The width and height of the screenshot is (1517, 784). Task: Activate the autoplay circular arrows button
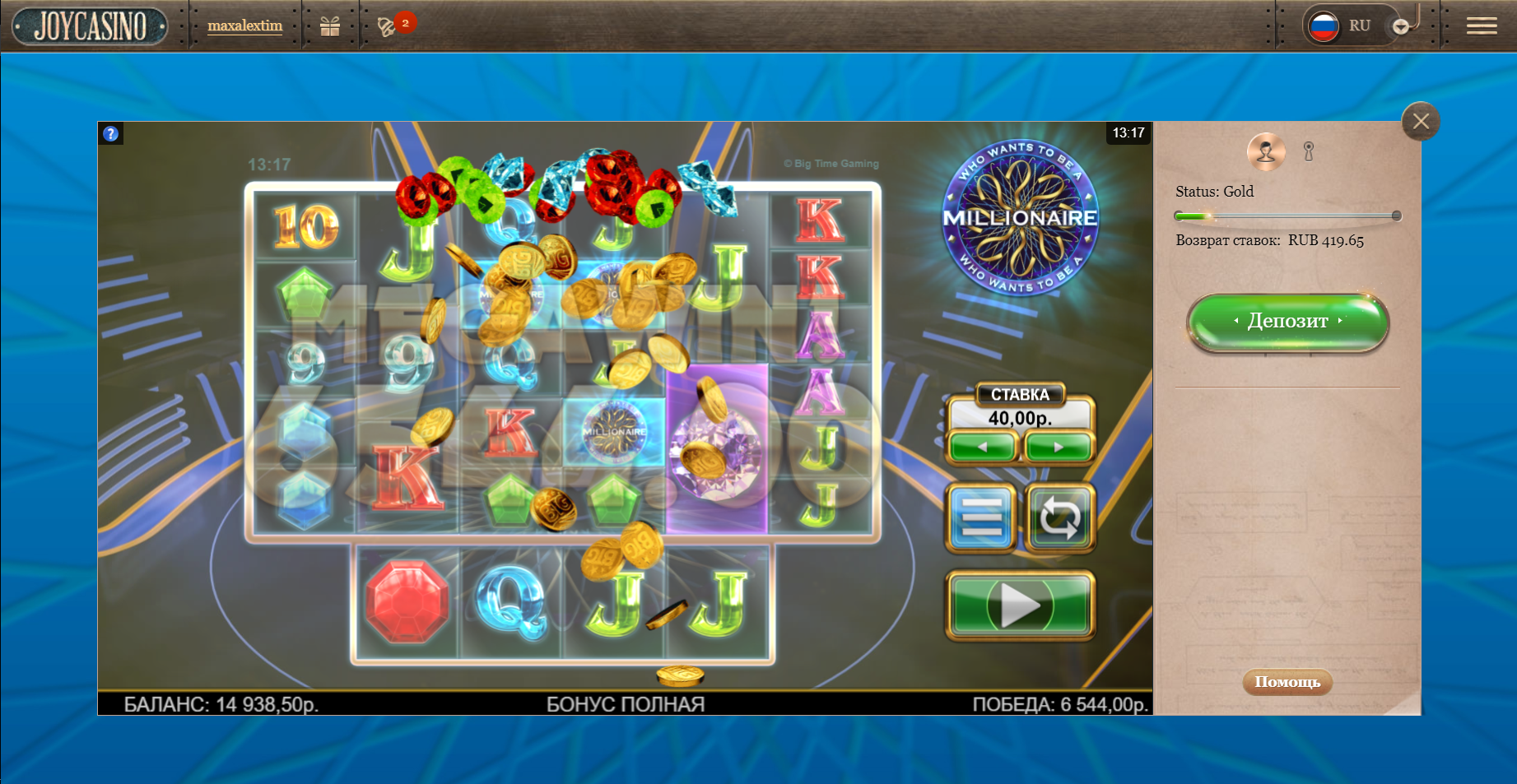click(x=1059, y=517)
